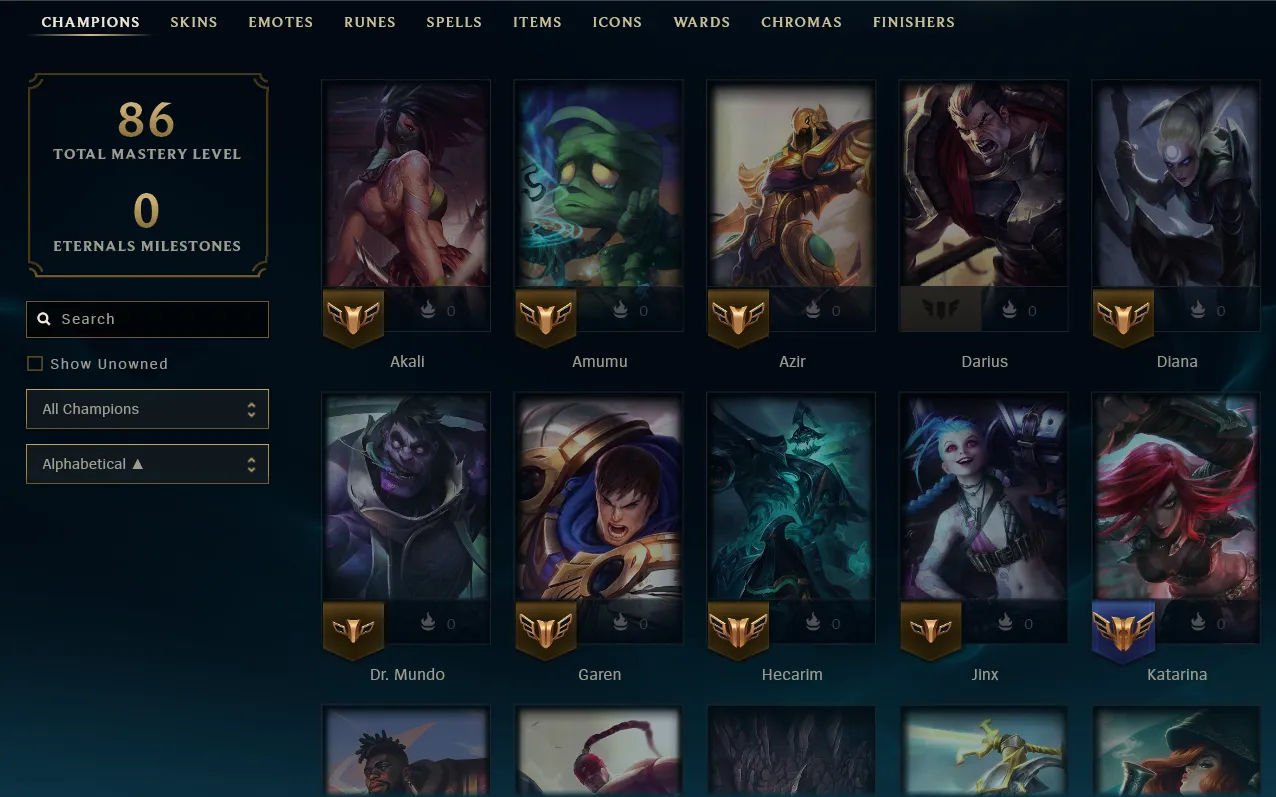View the Chromas tab
This screenshot has height=797, width=1276.
tap(801, 22)
